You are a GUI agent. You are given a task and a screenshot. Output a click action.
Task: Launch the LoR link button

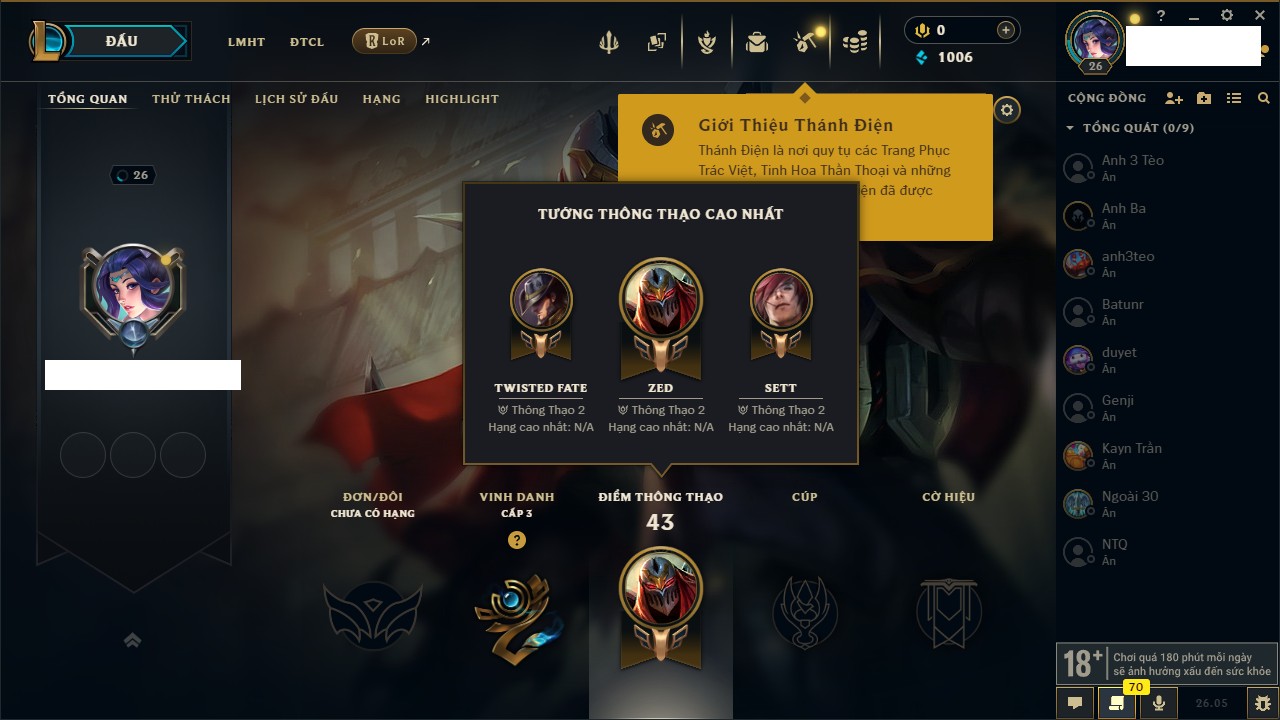pyautogui.click(x=384, y=41)
